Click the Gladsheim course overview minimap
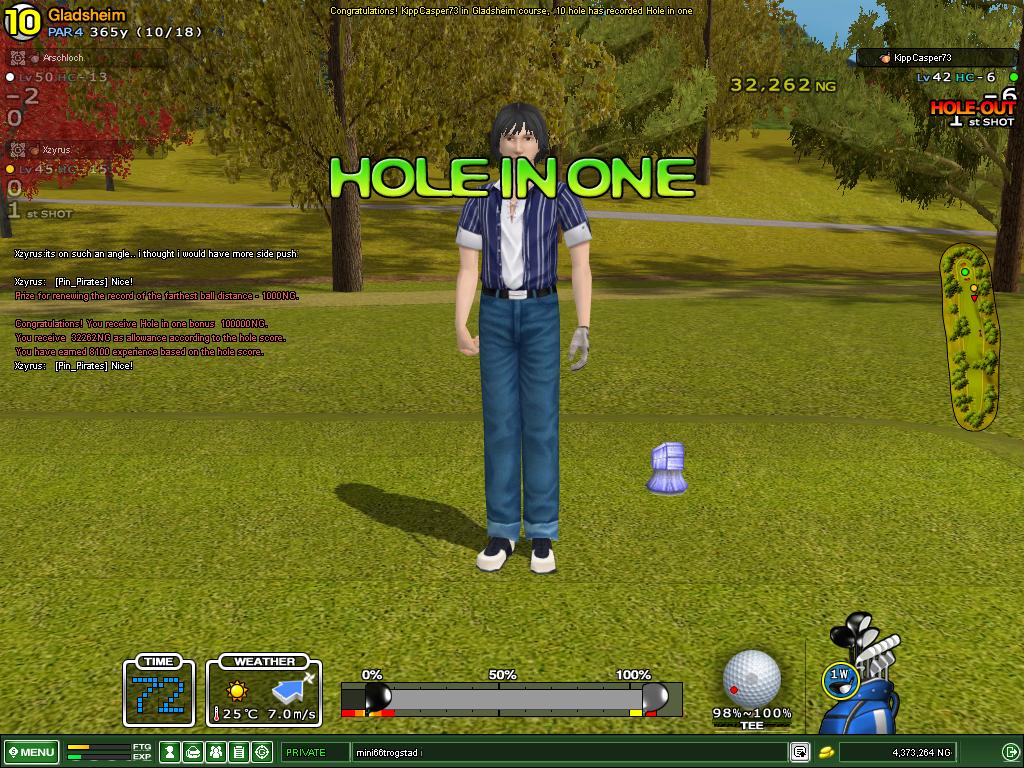 click(x=969, y=337)
